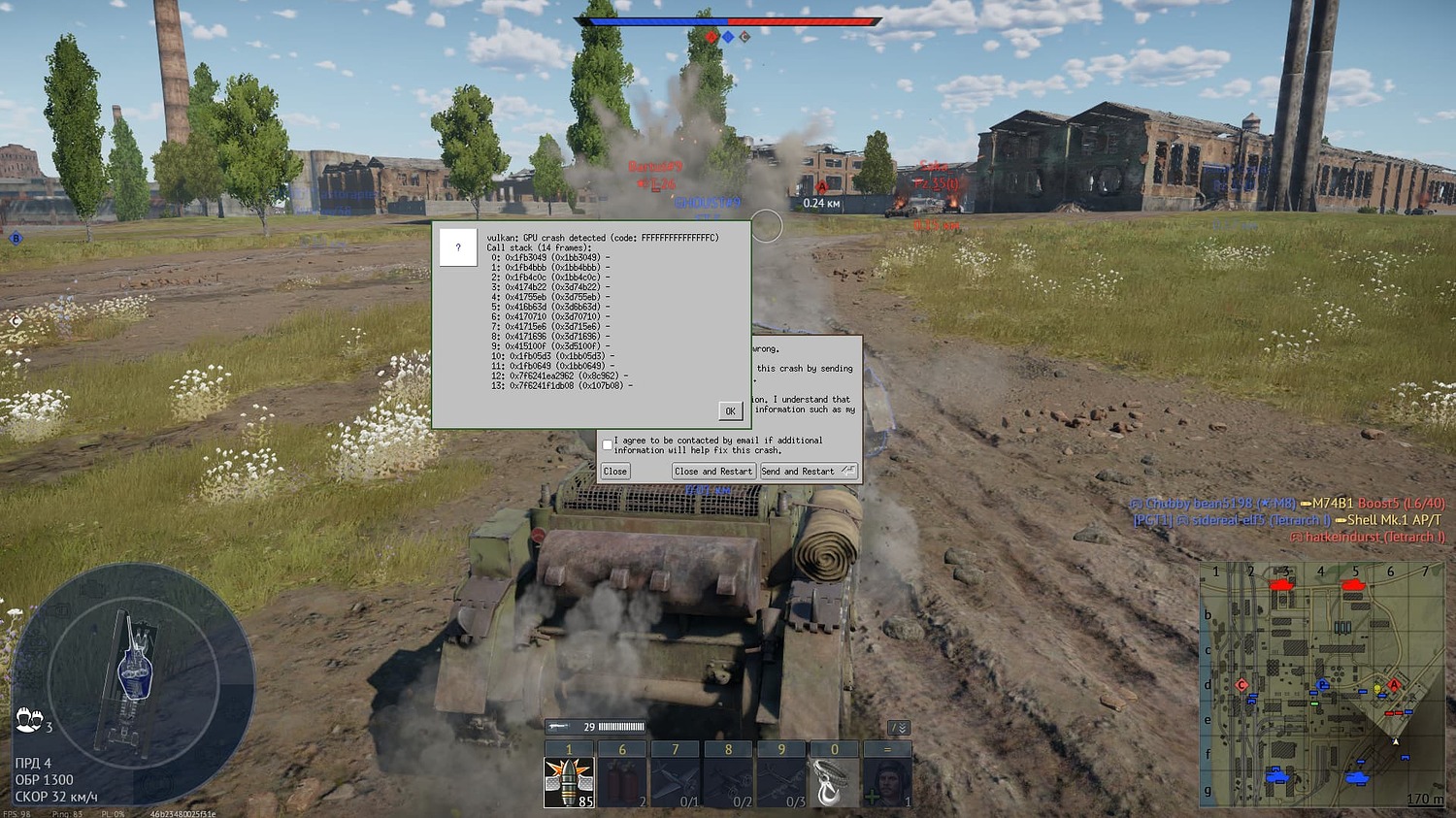Click capture point C marker on the minimap

pyautogui.click(x=1240, y=685)
